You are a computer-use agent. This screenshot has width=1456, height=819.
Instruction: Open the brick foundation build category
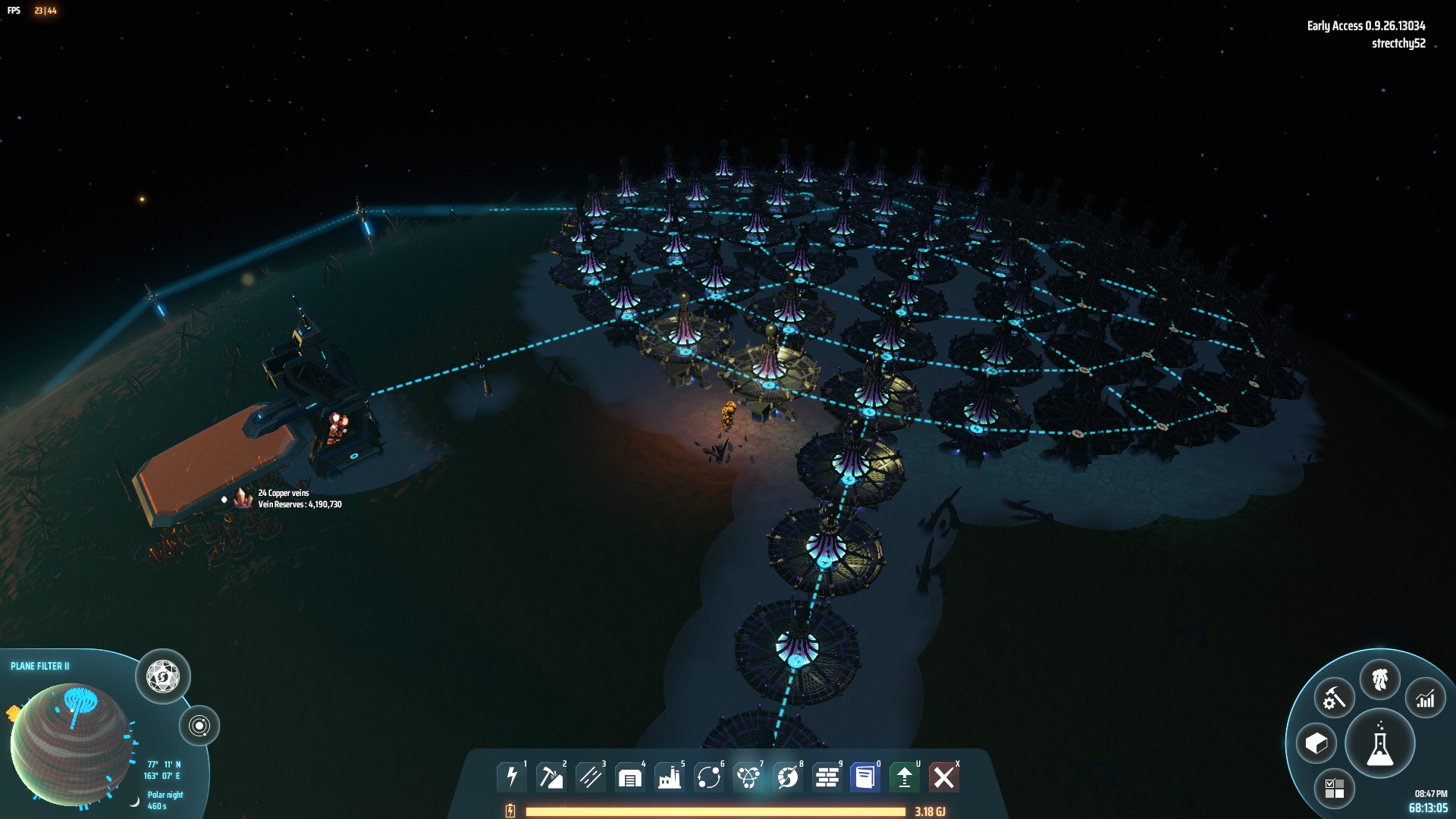coord(827,777)
